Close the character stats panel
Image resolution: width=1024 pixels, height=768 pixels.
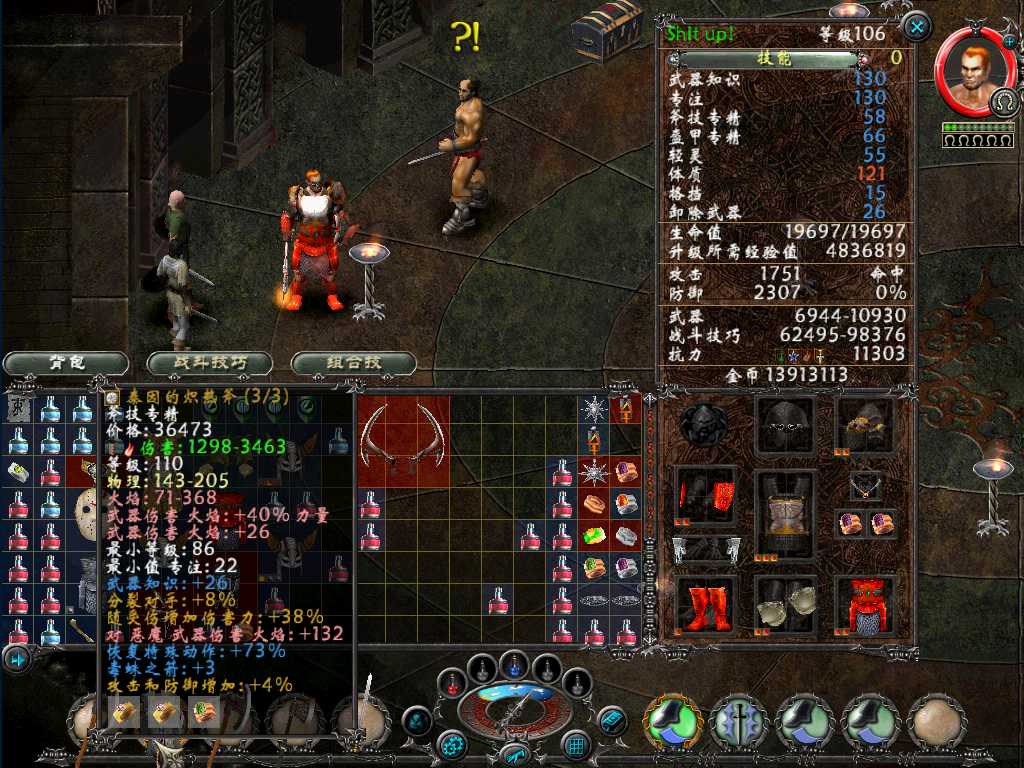pos(916,25)
